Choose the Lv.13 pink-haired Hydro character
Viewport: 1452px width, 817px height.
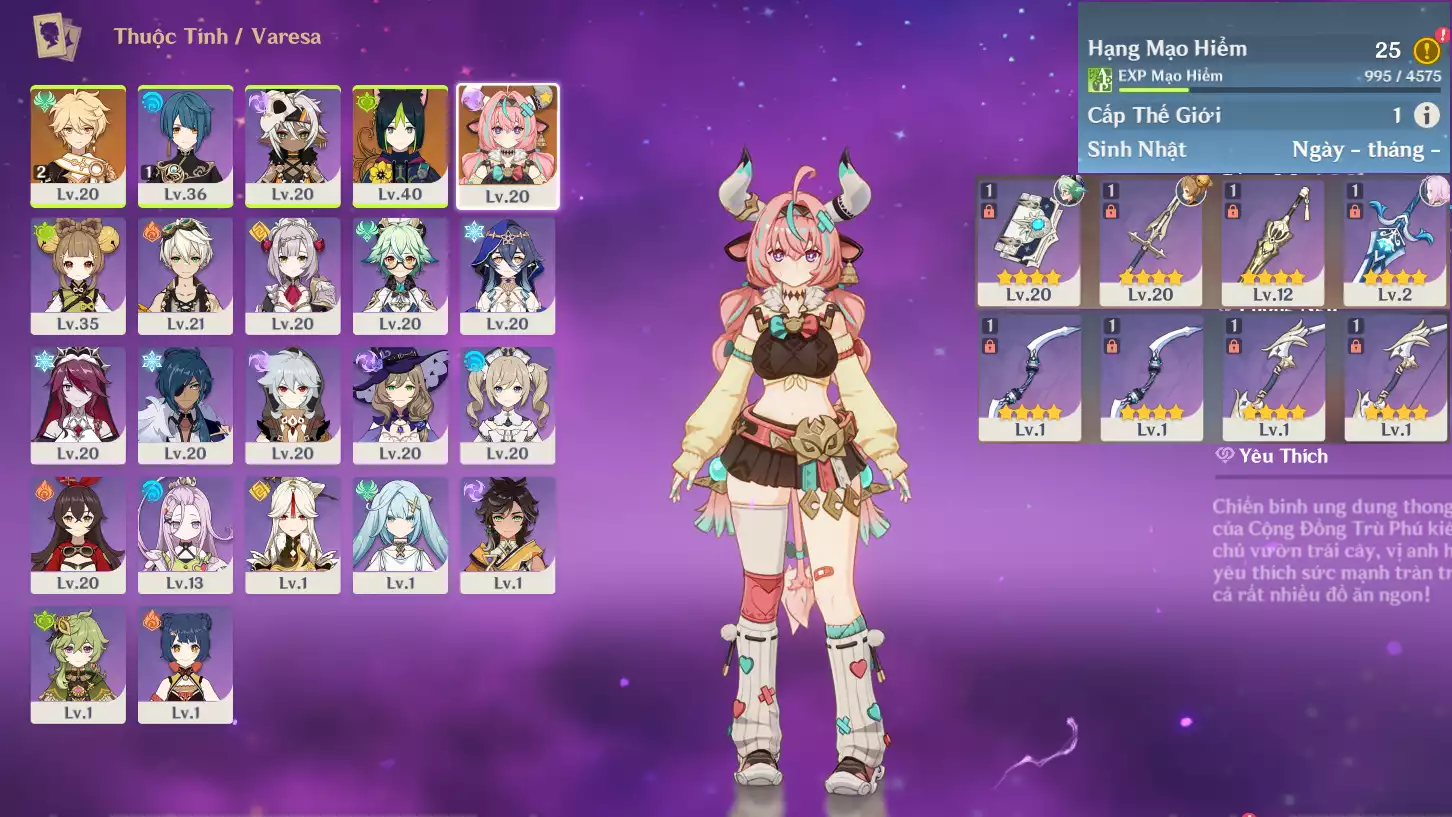(x=185, y=535)
